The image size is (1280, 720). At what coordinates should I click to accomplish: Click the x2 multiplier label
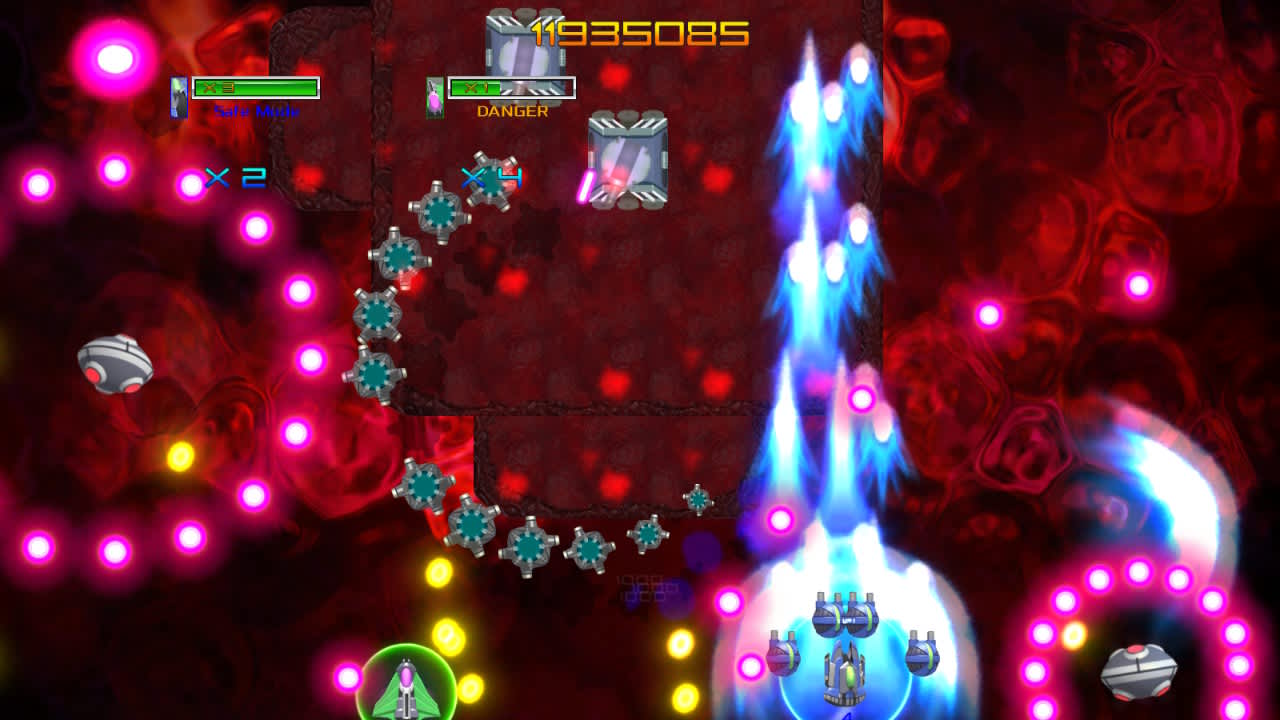pyautogui.click(x=238, y=177)
